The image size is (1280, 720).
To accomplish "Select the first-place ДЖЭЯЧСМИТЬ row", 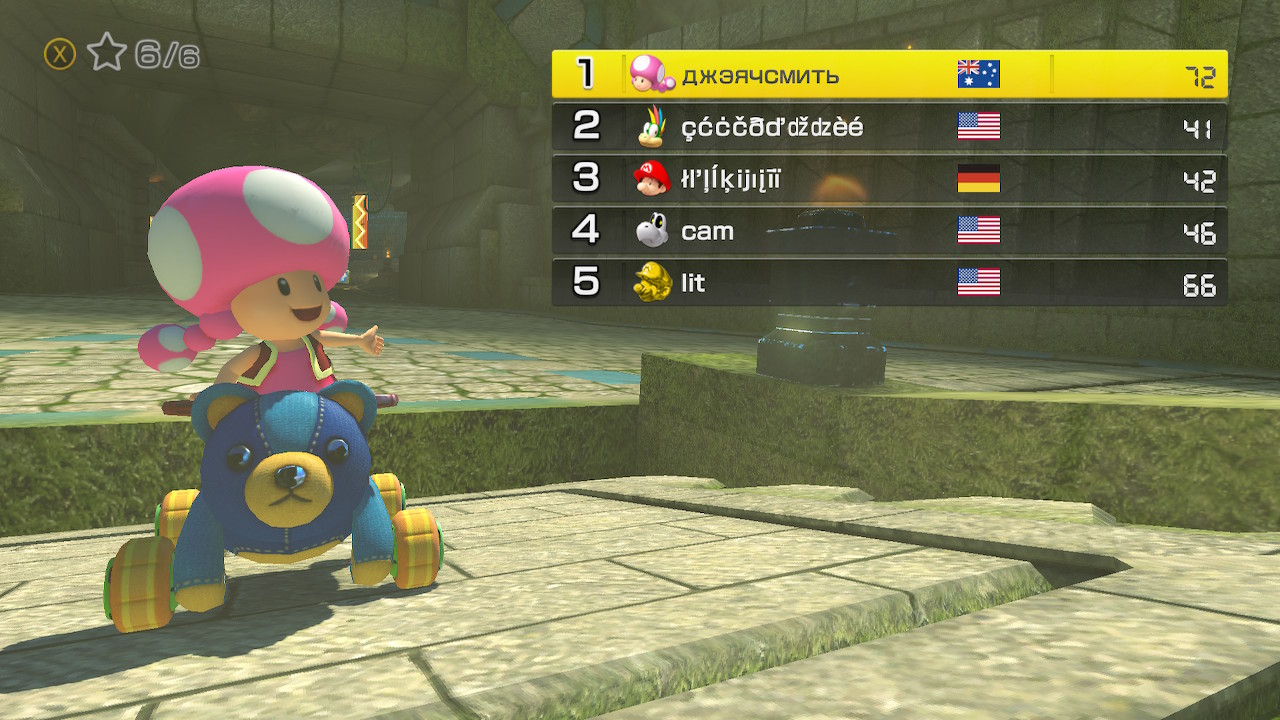I will pyautogui.click(x=889, y=74).
